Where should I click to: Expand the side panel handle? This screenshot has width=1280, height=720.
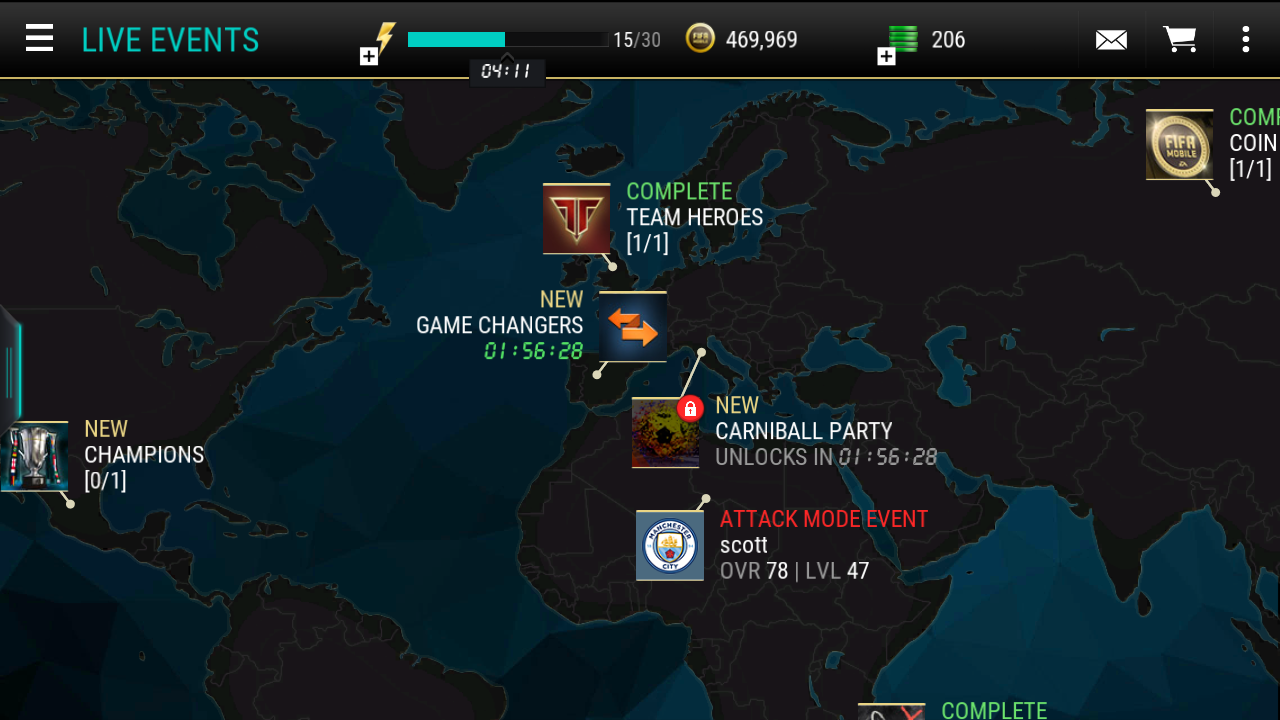pos(10,370)
